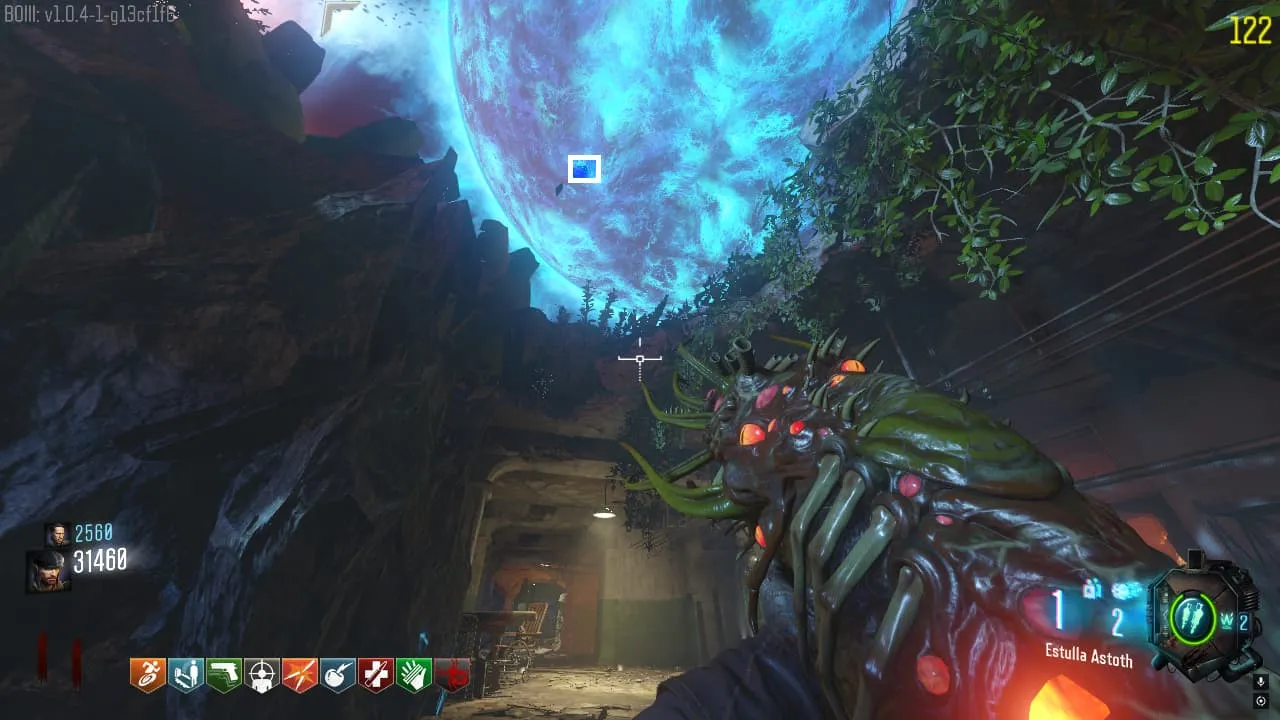Select the Deadshot crosshair perk icon
The width and height of the screenshot is (1280, 720).
point(262,676)
